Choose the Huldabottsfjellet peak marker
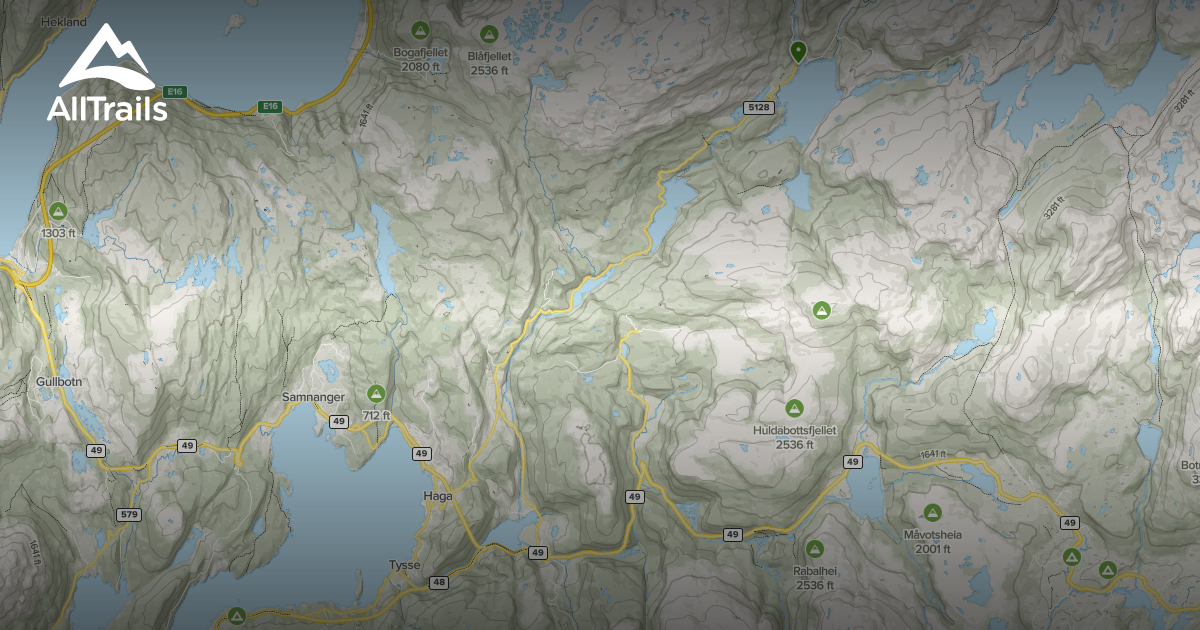 pyautogui.click(x=794, y=408)
